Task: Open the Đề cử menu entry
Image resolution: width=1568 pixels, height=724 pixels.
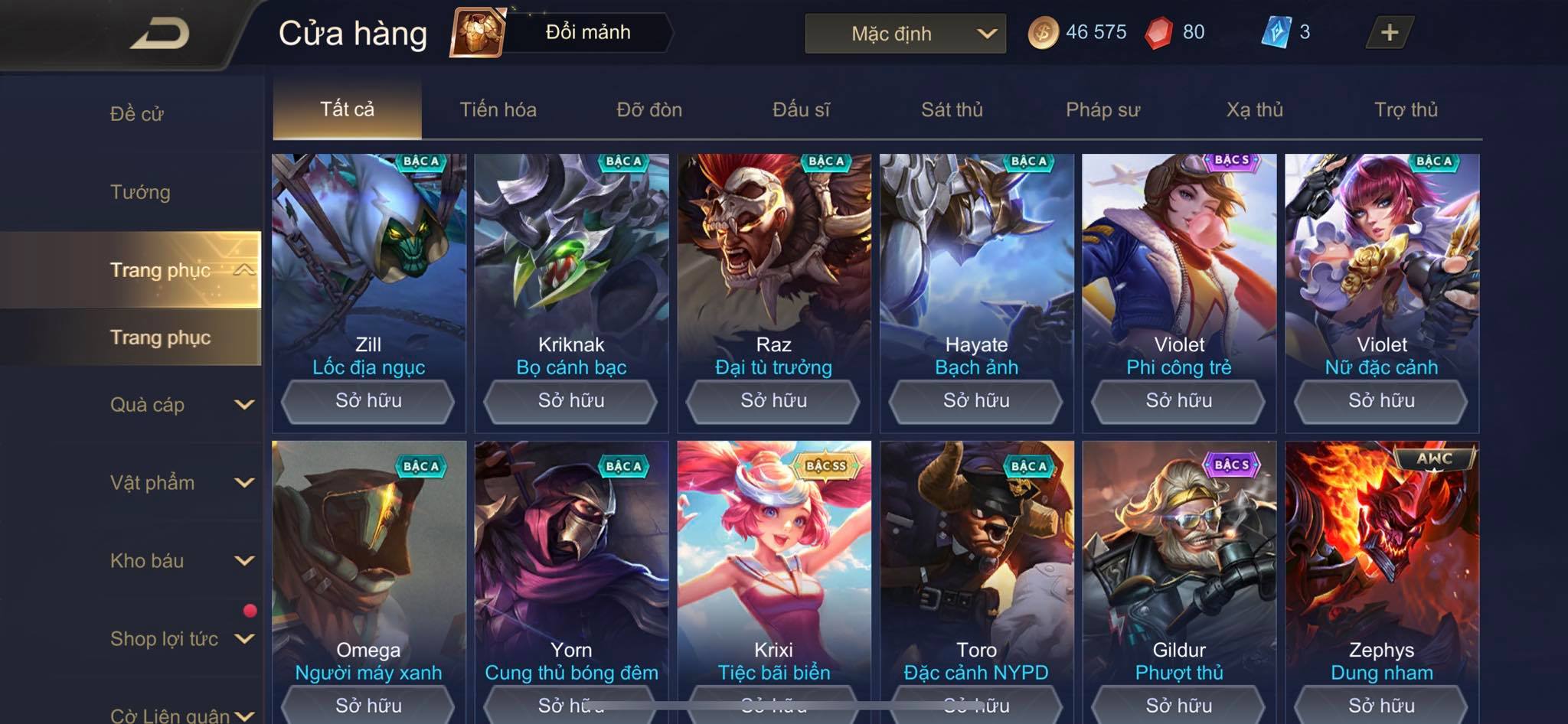Action: [137, 114]
